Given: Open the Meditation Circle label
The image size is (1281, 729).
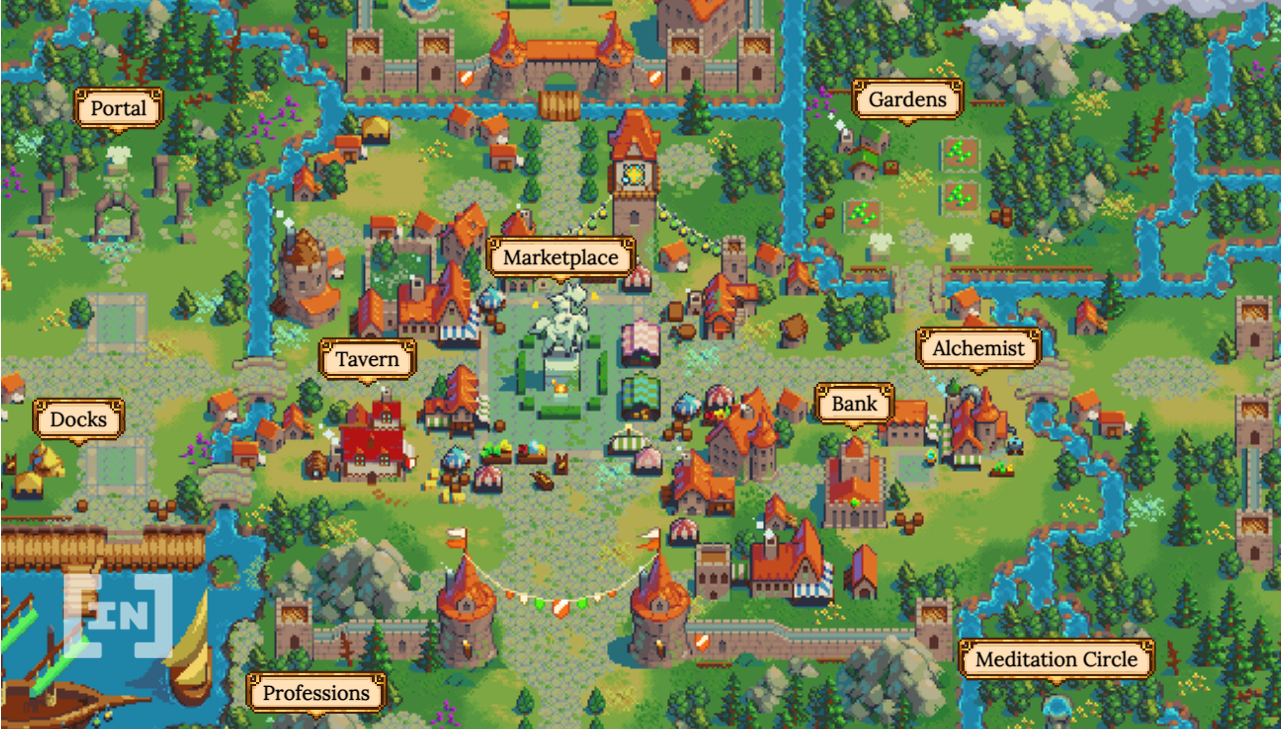Looking at the screenshot, I should 1057,660.
